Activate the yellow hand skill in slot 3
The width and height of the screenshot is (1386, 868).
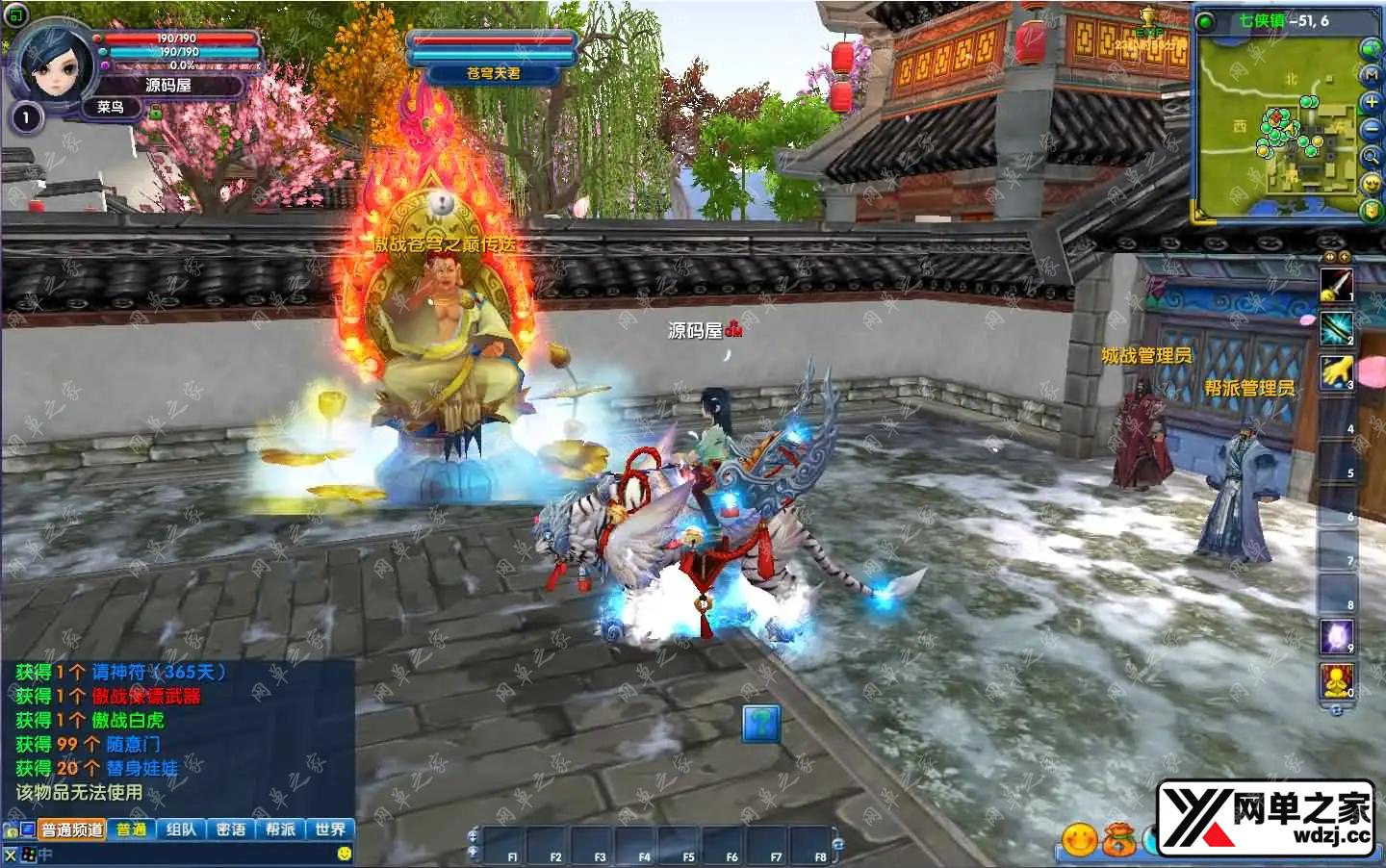click(x=1336, y=372)
